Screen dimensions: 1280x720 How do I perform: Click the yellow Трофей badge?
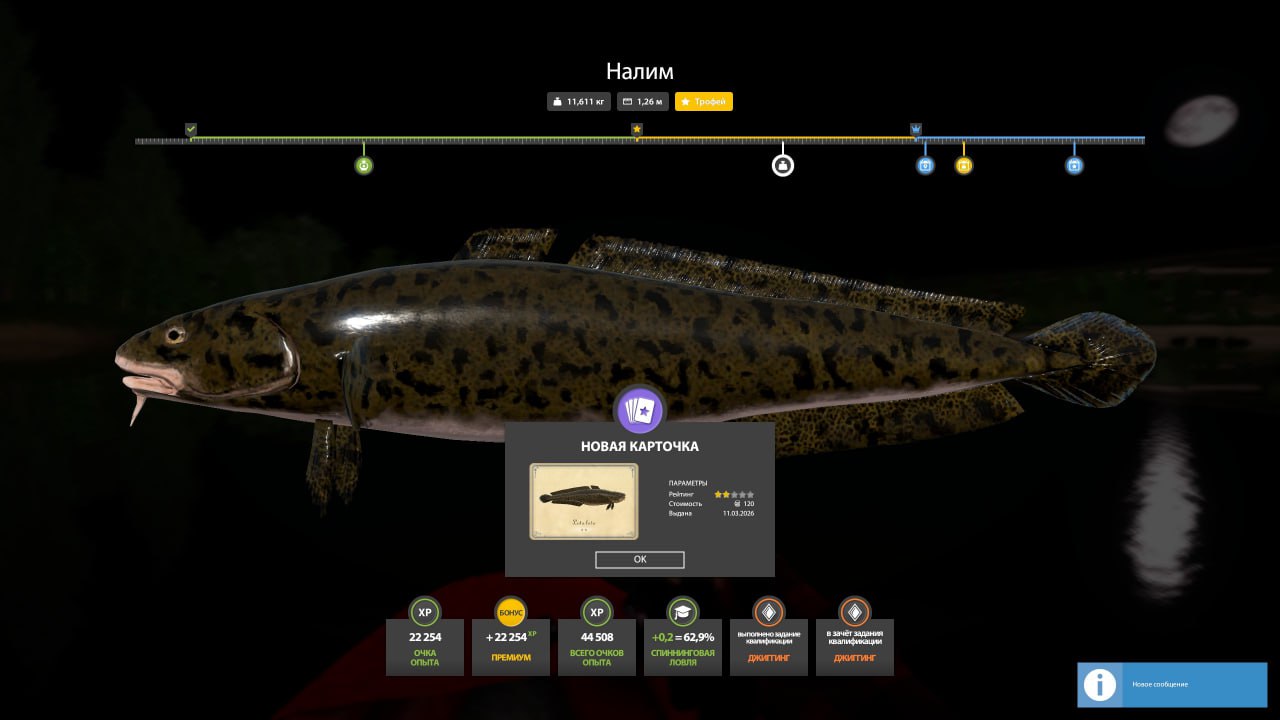(704, 102)
